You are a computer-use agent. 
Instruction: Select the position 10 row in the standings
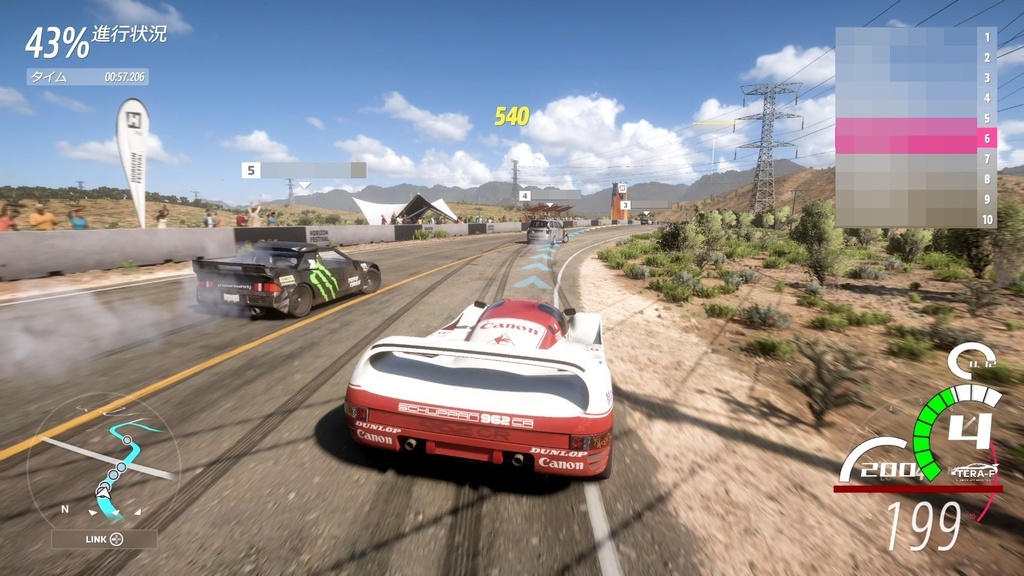point(914,220)
